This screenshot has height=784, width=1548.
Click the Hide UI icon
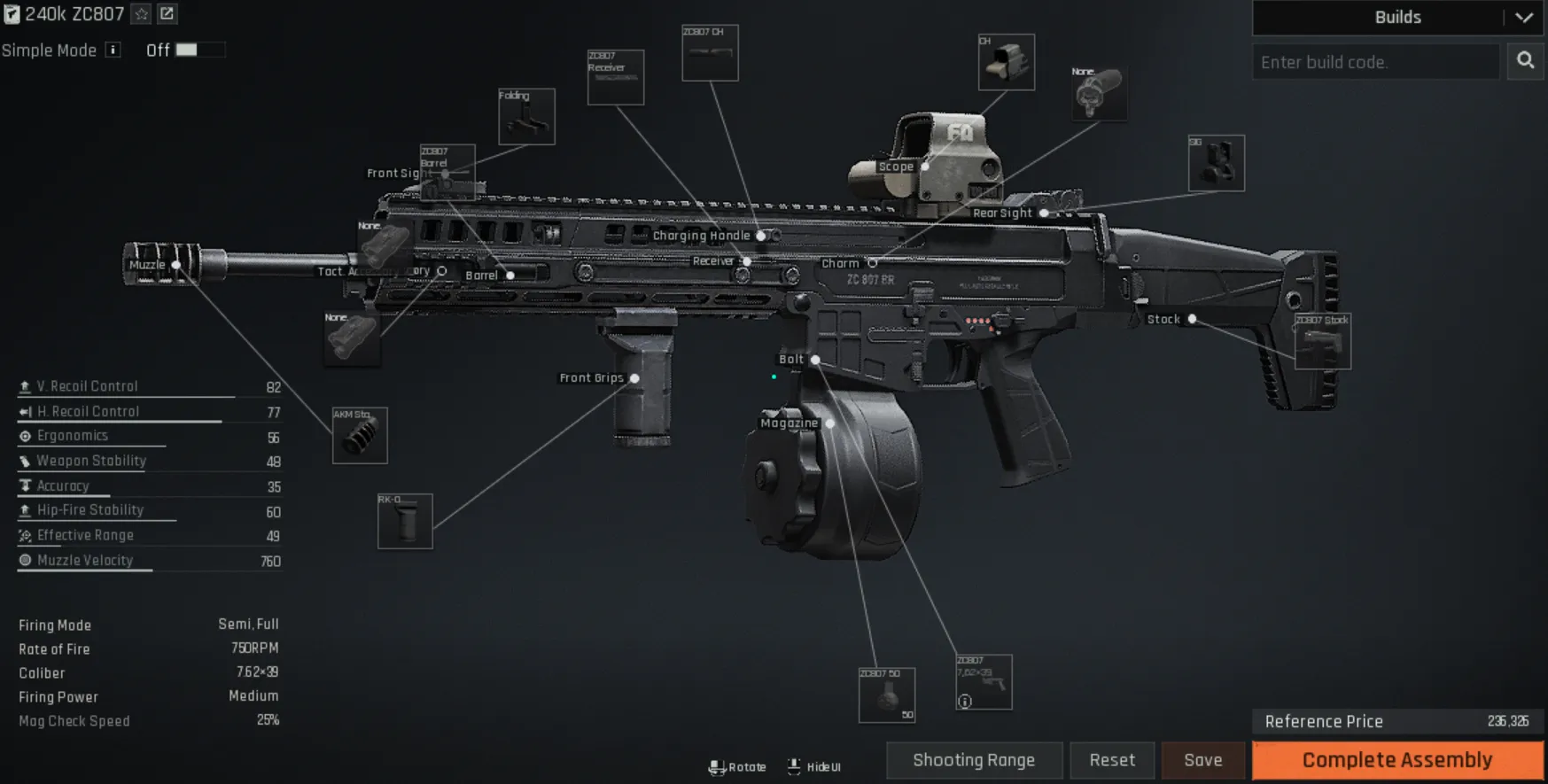click(794, 765)
